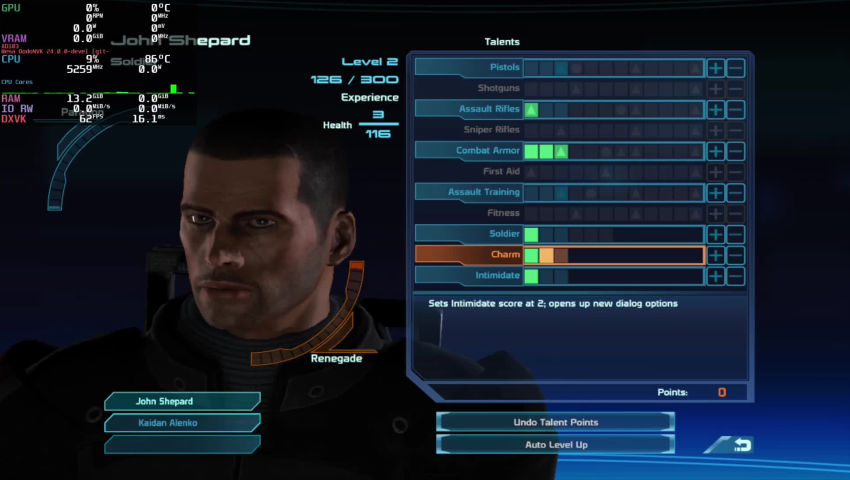Increase the Assault Training talent
This screenshot has width=850, height=480.
[x=716, y=192]
